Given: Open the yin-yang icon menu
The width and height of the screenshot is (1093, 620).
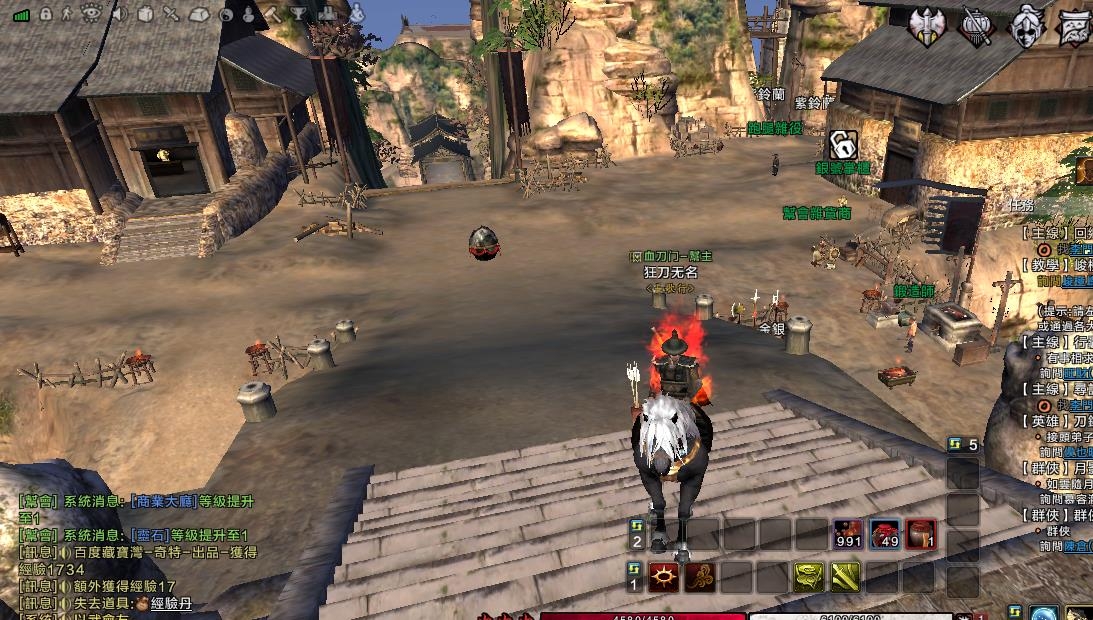Looking at the screenshot, I should pos(226,14).
